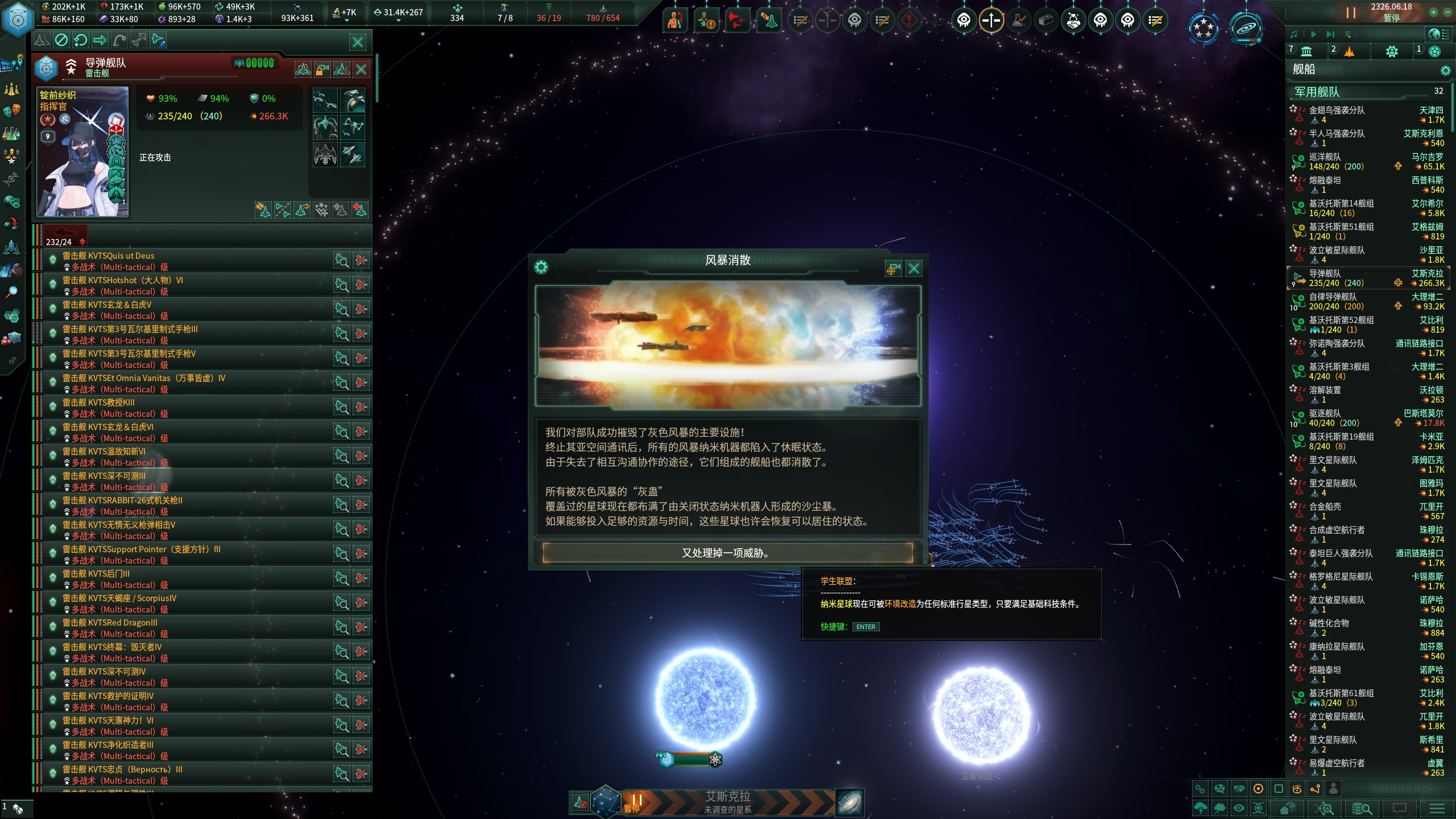Zoom to ship KVTS教授KIII with its magnifier icon
The width and height of the screenshot is (1456, 819).
[x=341, y=407]
